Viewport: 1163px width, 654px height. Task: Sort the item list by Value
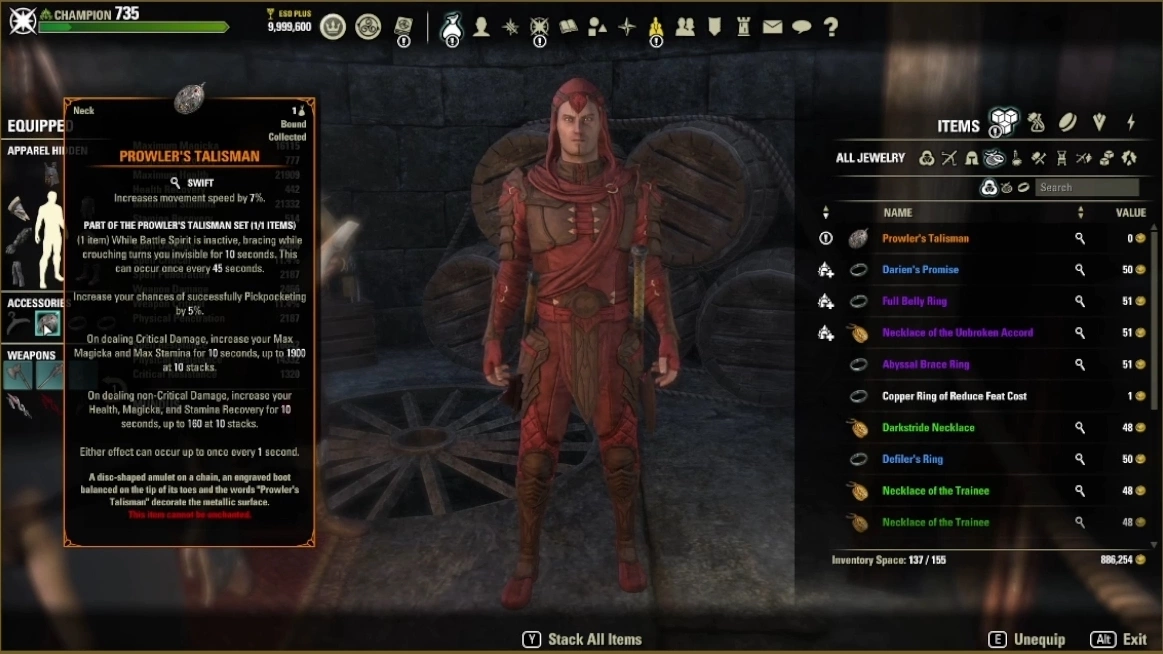click(x=1130, y=213)
